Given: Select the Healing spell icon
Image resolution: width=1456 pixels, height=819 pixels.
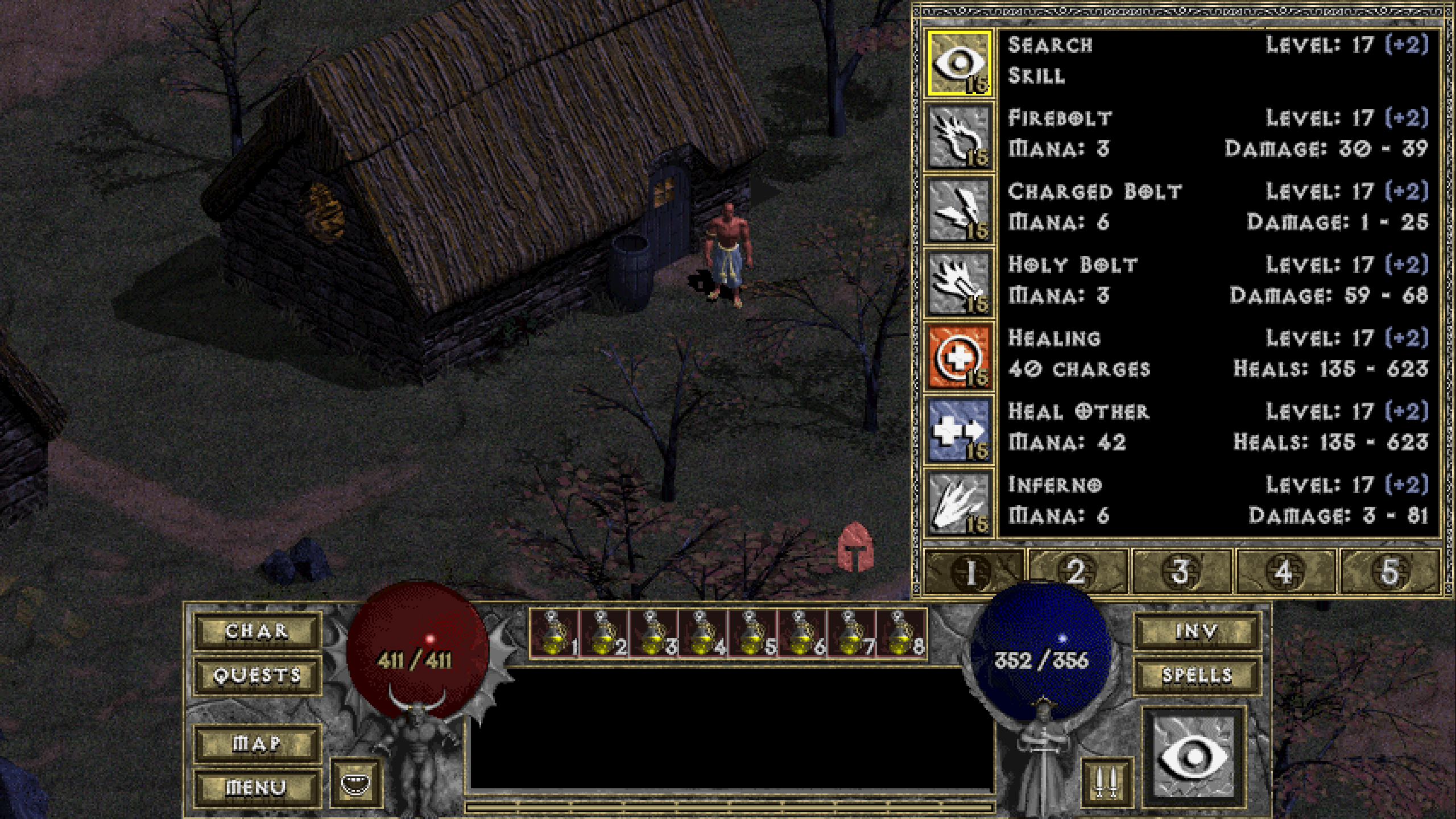Looking at the screenshot, I should pos(959,357).
